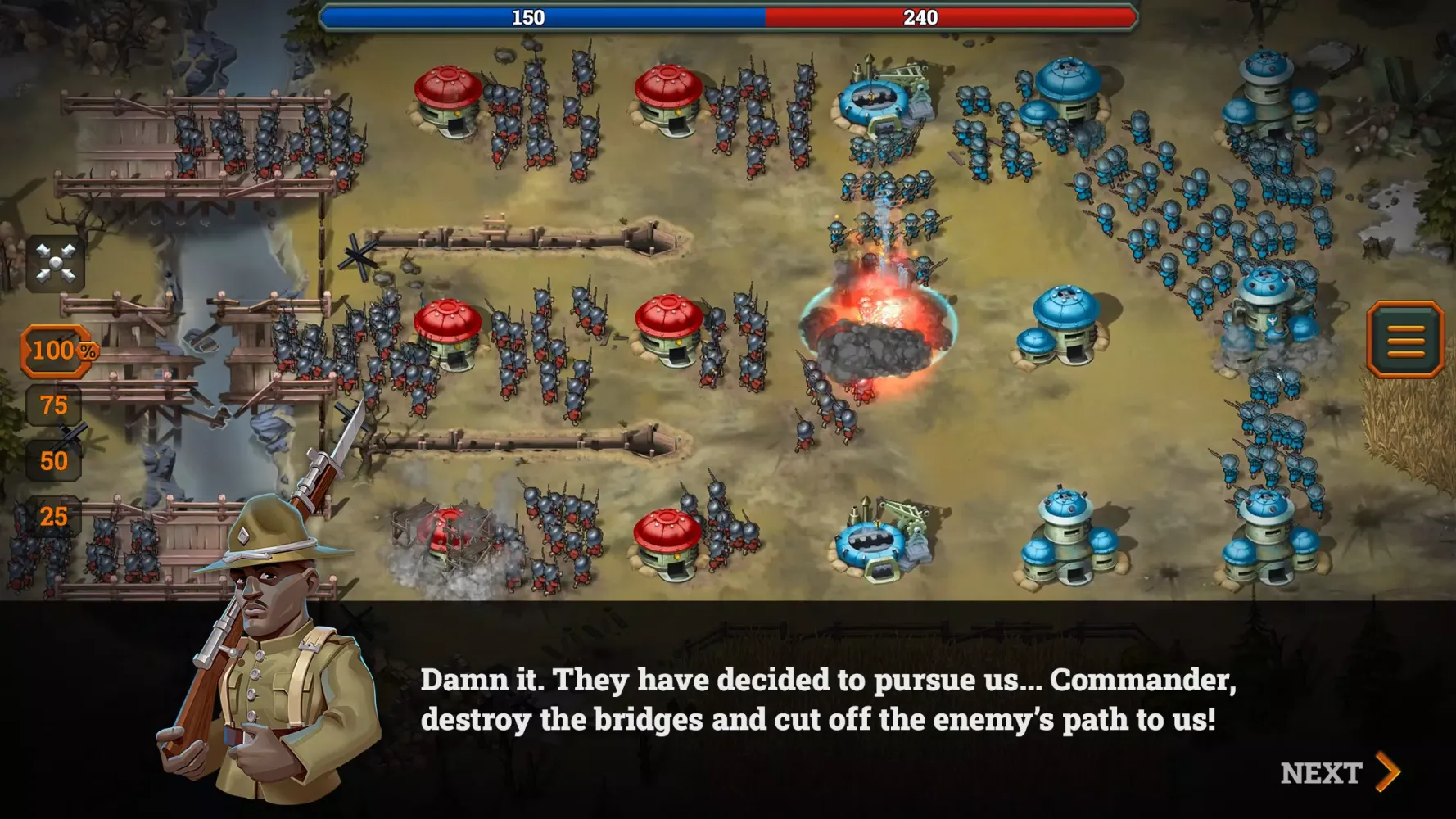Screen dimensions: 1456x819
Task: Choose the 75 troop percentage option
Action: [x=52, y=405]
